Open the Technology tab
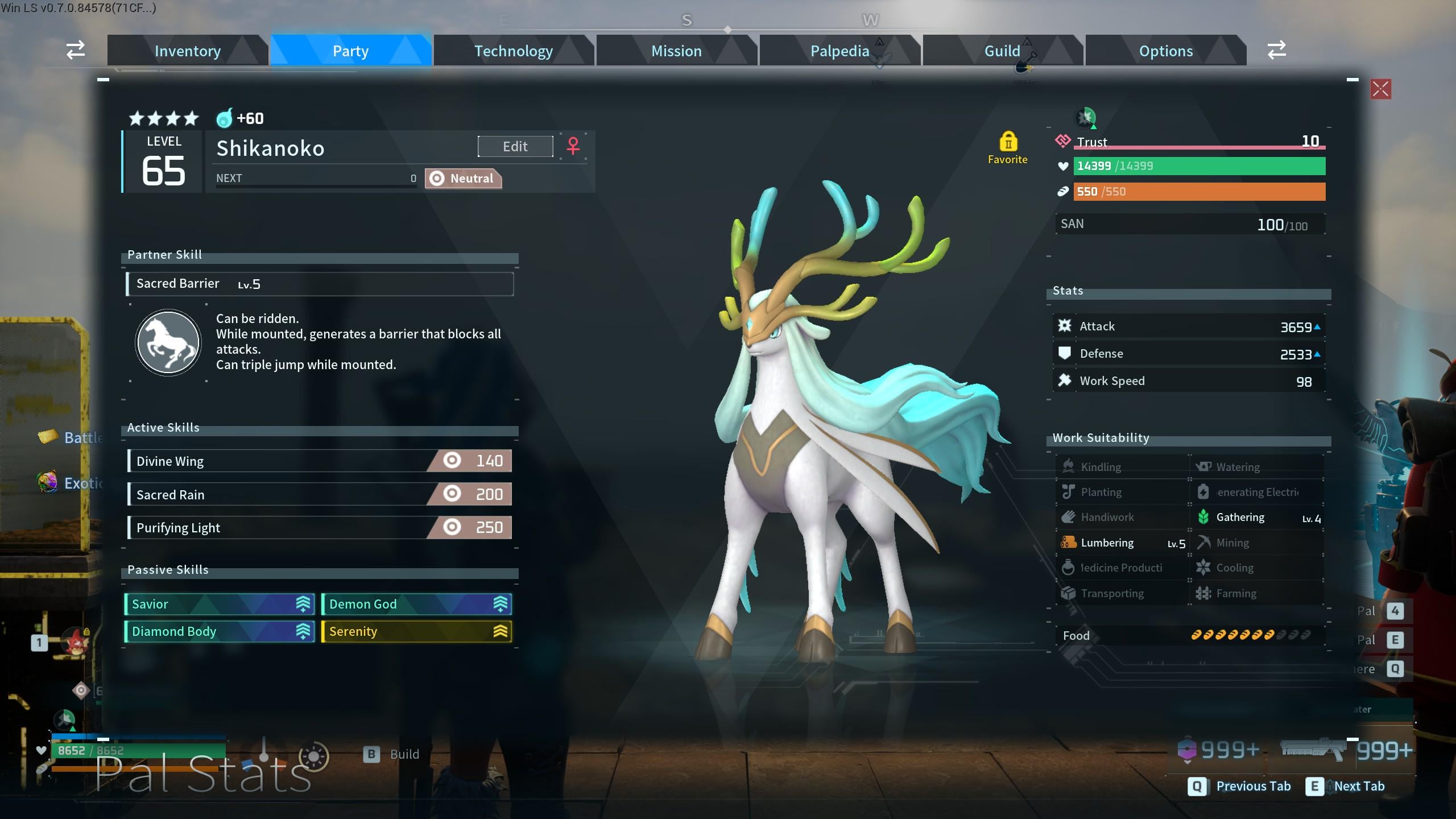 coord(514,51)
